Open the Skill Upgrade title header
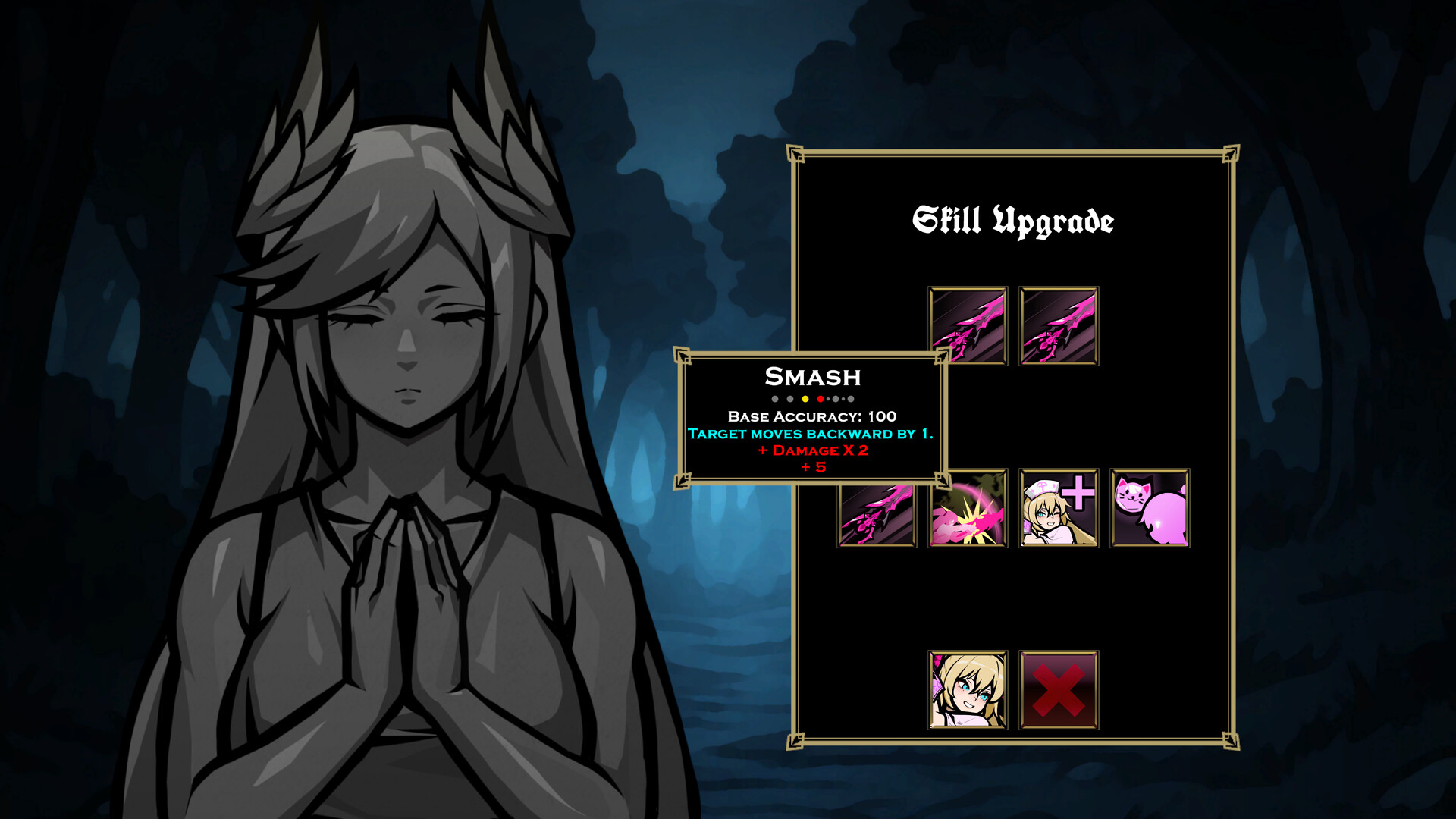The width and height of the screenshot is (1456, 819). pyautogui.click(x=1015, y=220)
